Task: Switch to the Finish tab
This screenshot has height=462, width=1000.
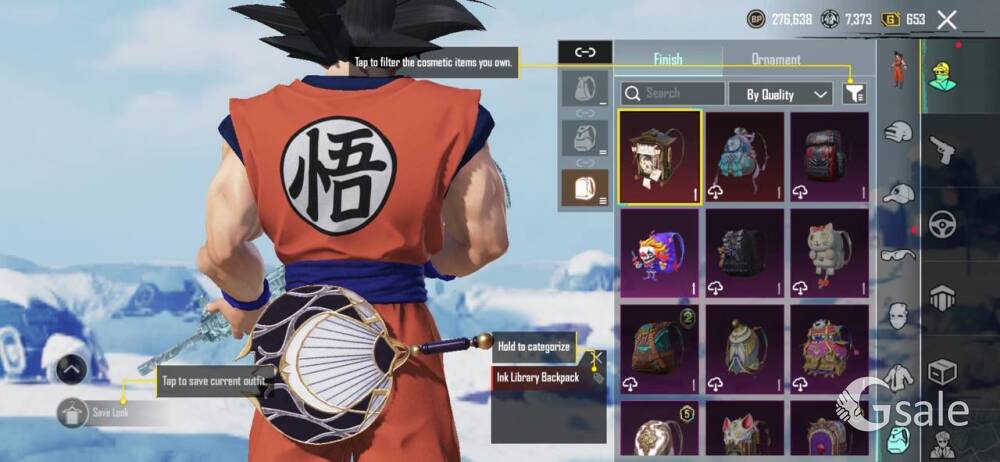Action: coord(667,59)
